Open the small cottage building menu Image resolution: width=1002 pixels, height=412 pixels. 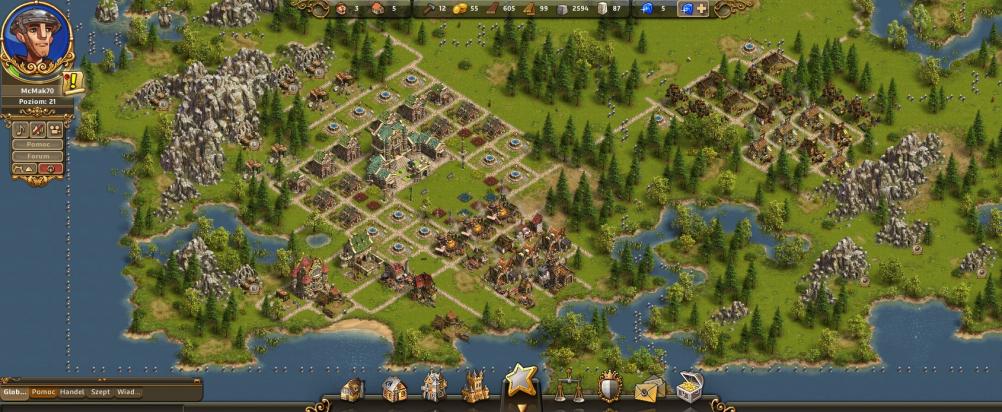353,390
